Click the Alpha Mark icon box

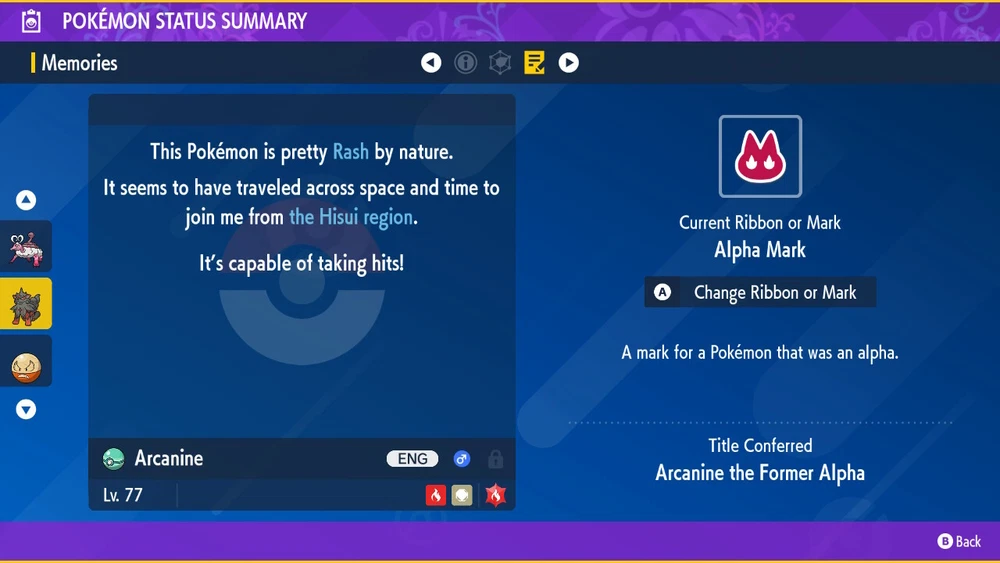(x=760, y=157)
